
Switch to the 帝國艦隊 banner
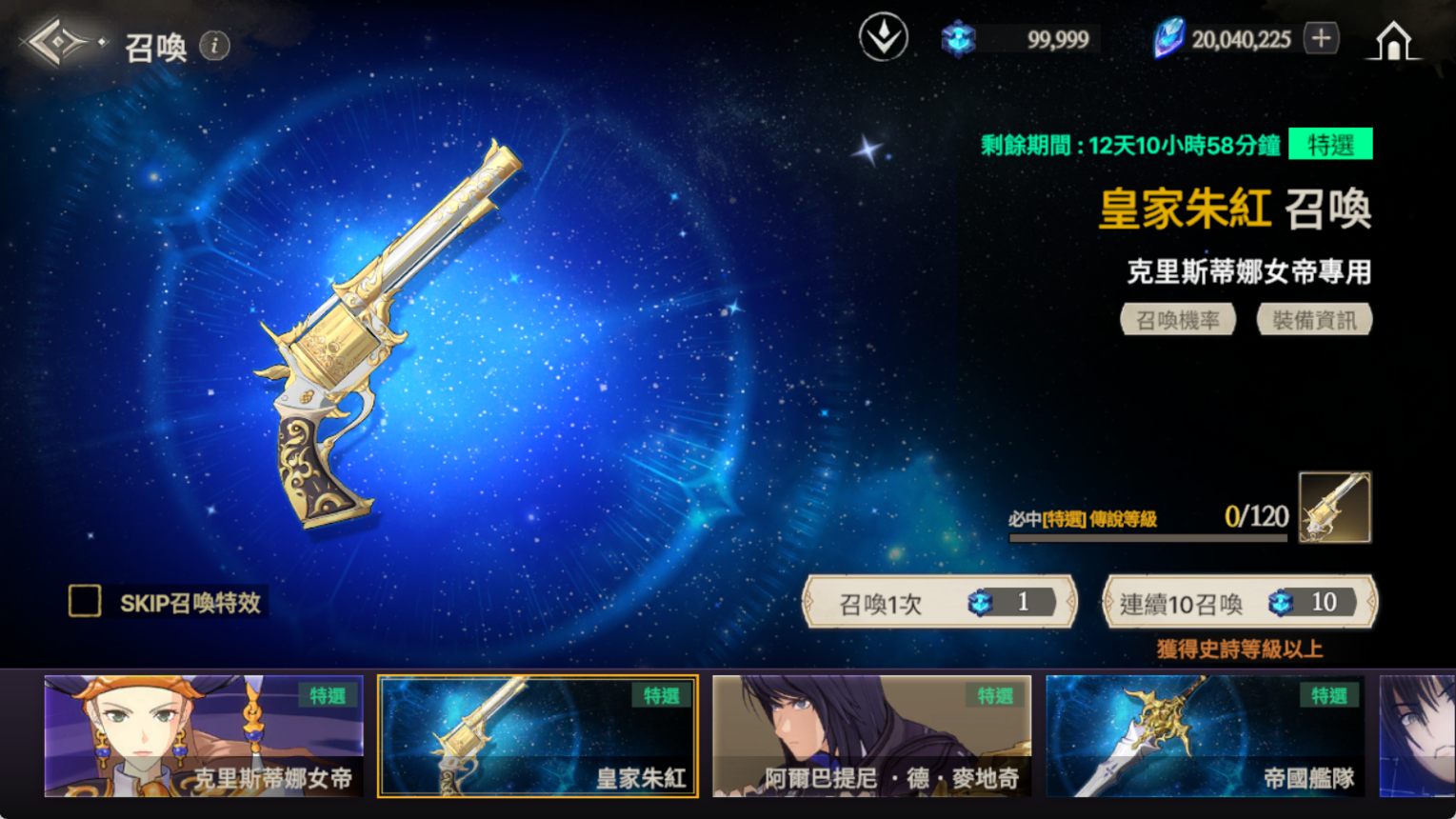tap(1205, 735)
